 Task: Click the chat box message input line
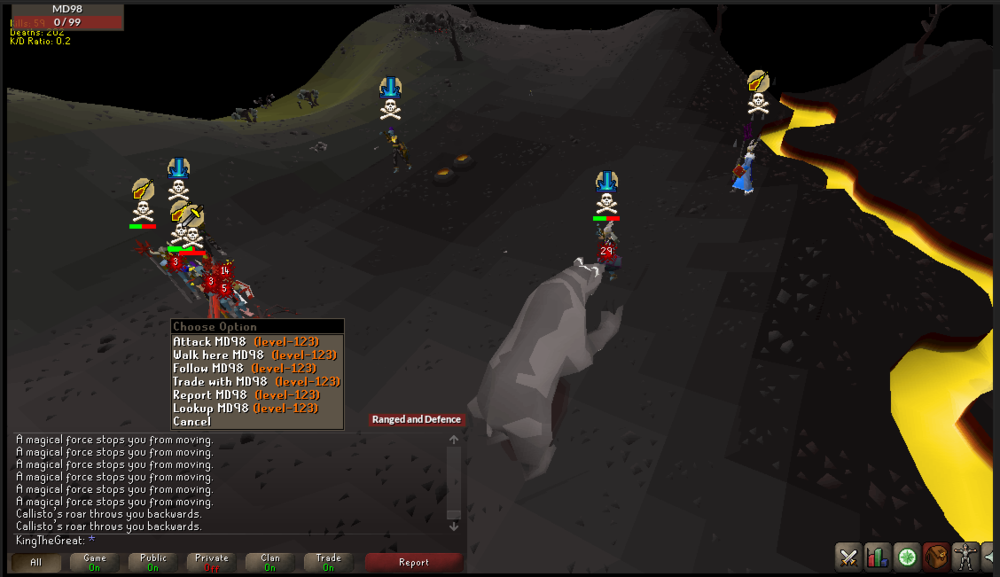(230, 540)
